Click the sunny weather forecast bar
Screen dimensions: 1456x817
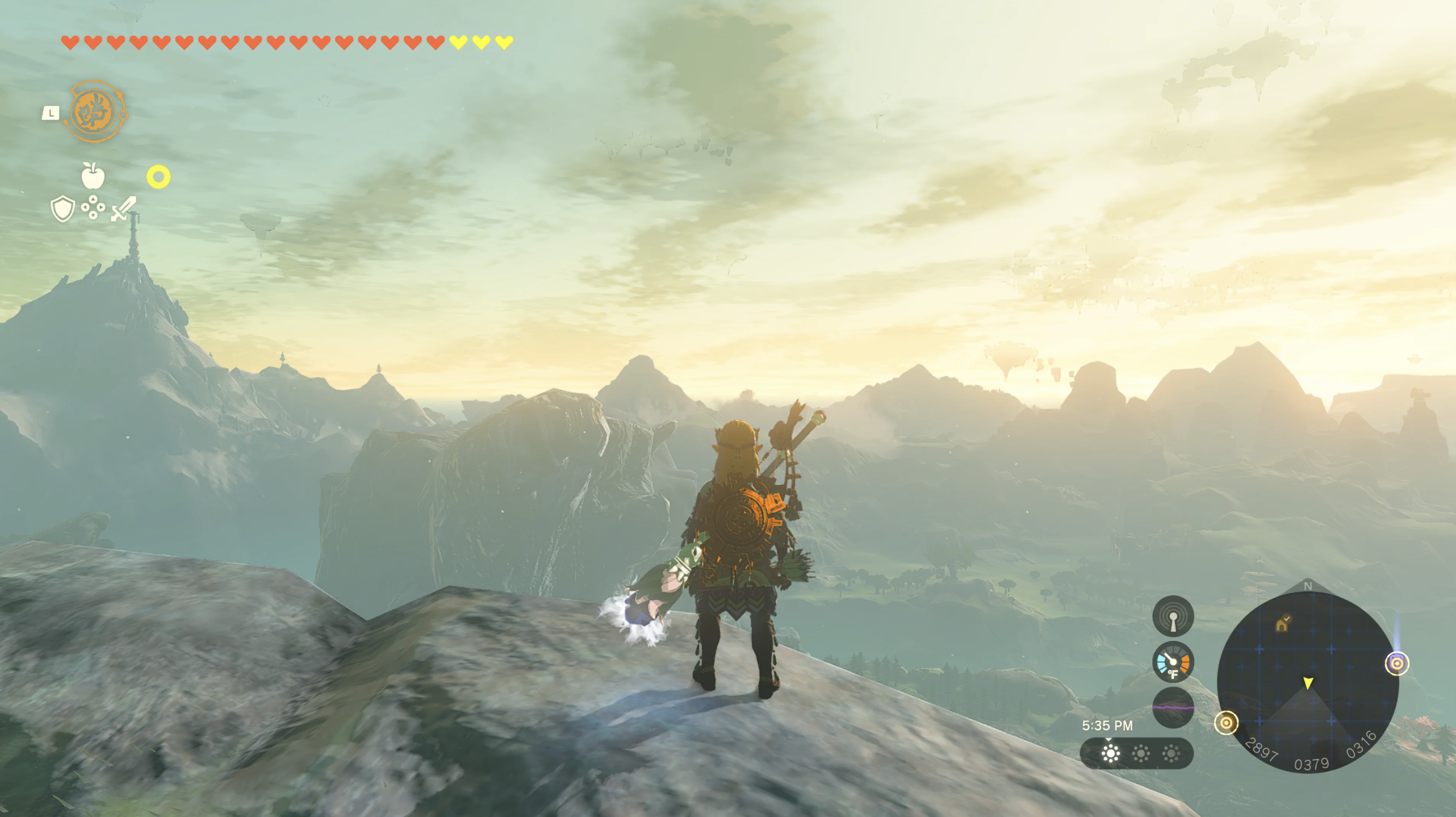1136,753
